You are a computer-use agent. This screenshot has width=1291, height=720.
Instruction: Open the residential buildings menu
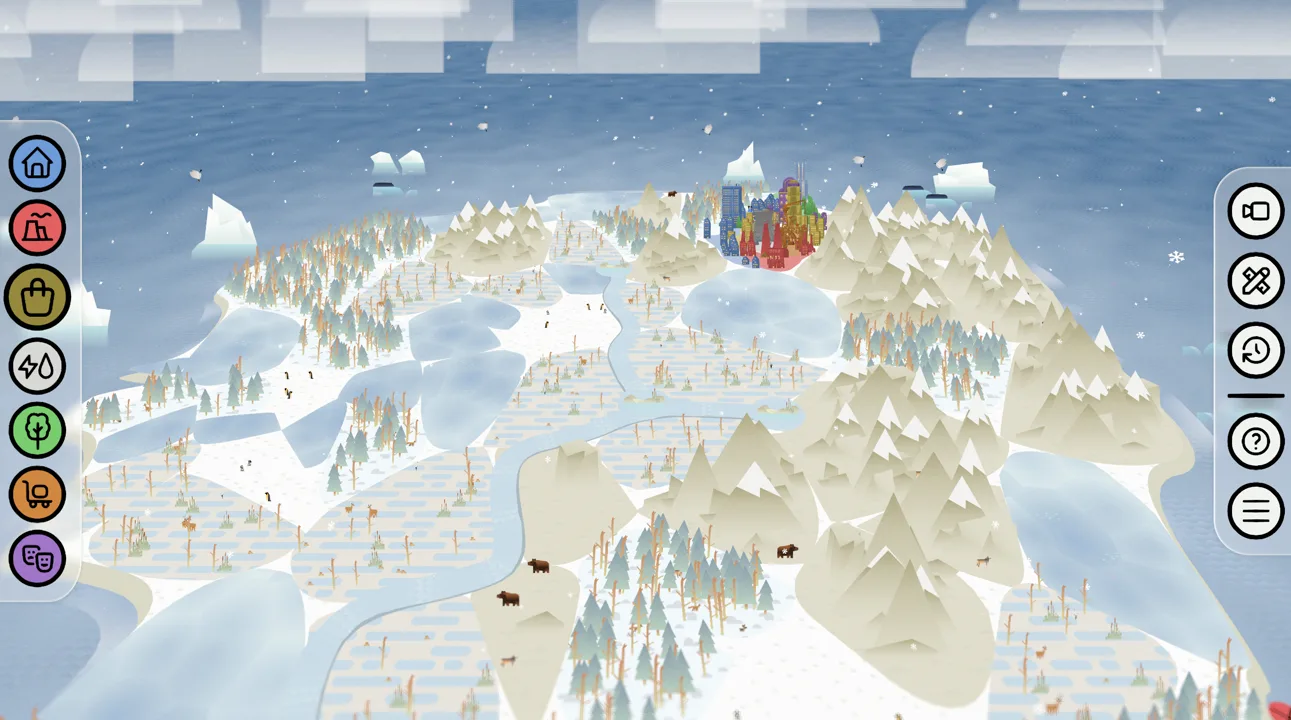coord(36,163)
